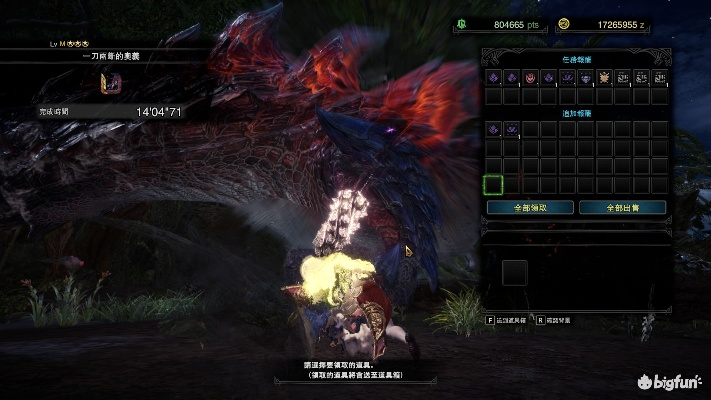Select the tan spiky item in quest rewards
Screen dimensions: 711x400
point(604,77)
